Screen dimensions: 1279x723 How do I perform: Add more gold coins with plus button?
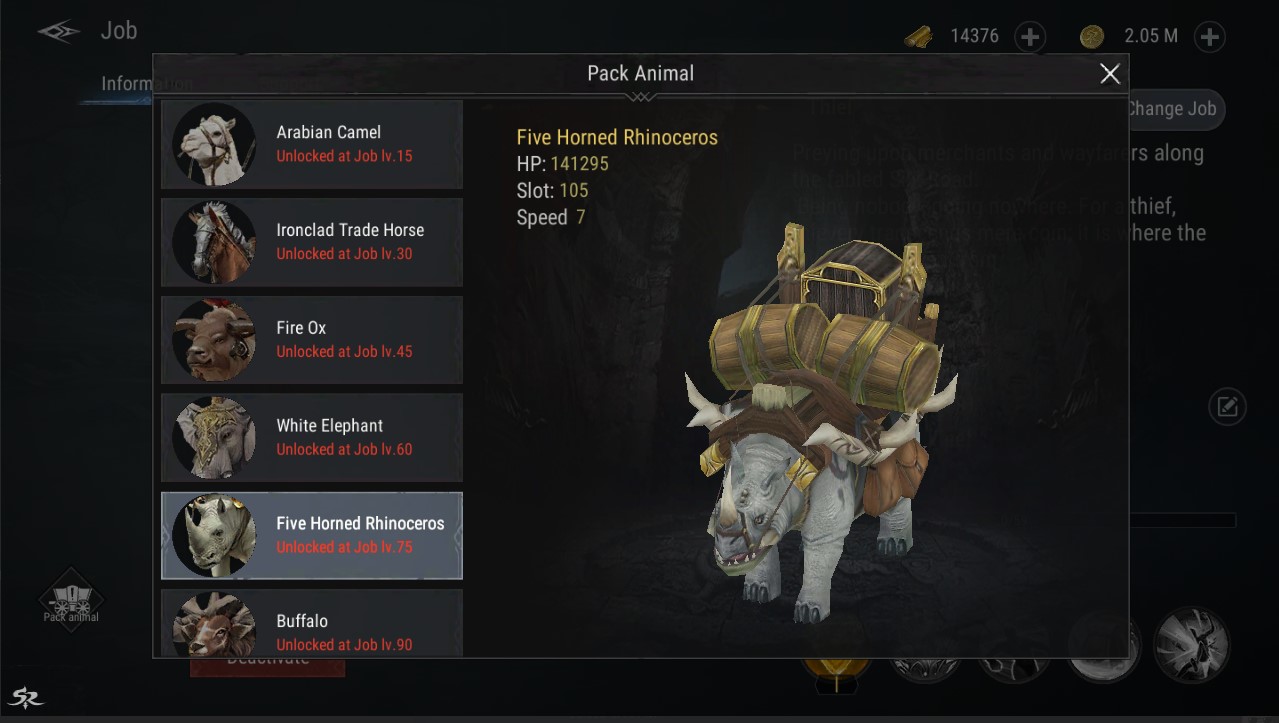click(x=1210, y=37)
